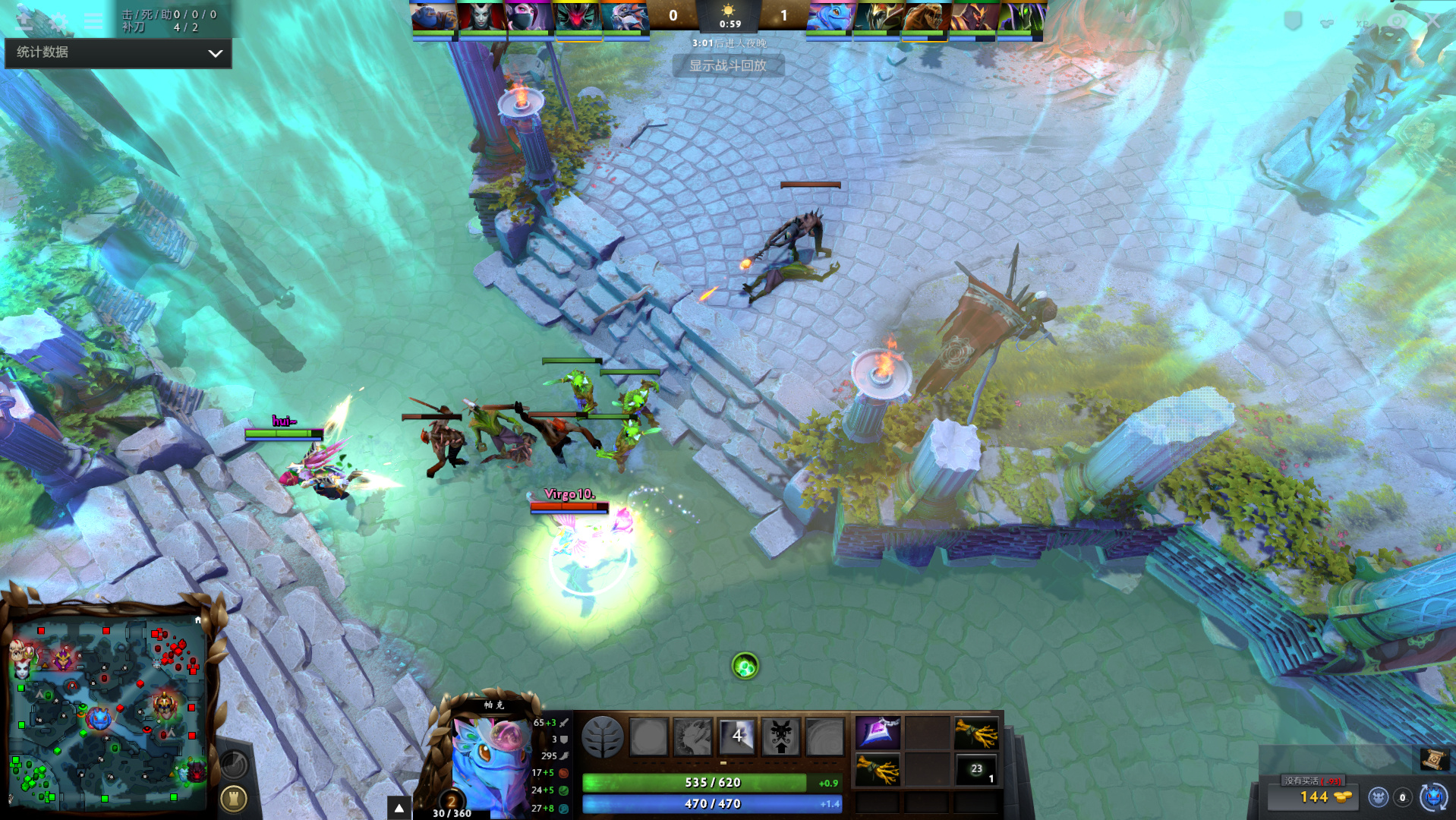Open the 统计数据 statistics dropdown
Viewport: 1456px width, 820px height.
[x=118, y=52]
